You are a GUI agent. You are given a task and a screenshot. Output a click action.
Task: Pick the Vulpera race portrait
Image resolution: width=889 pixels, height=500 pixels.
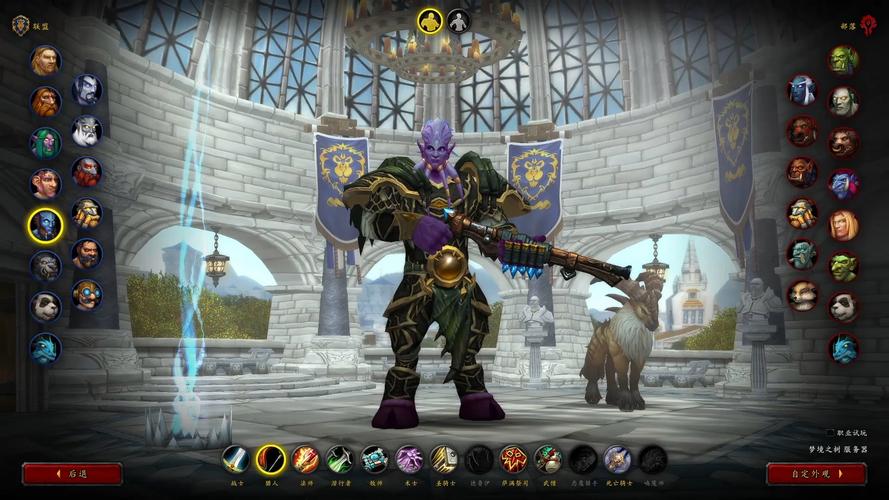point(802,295)
